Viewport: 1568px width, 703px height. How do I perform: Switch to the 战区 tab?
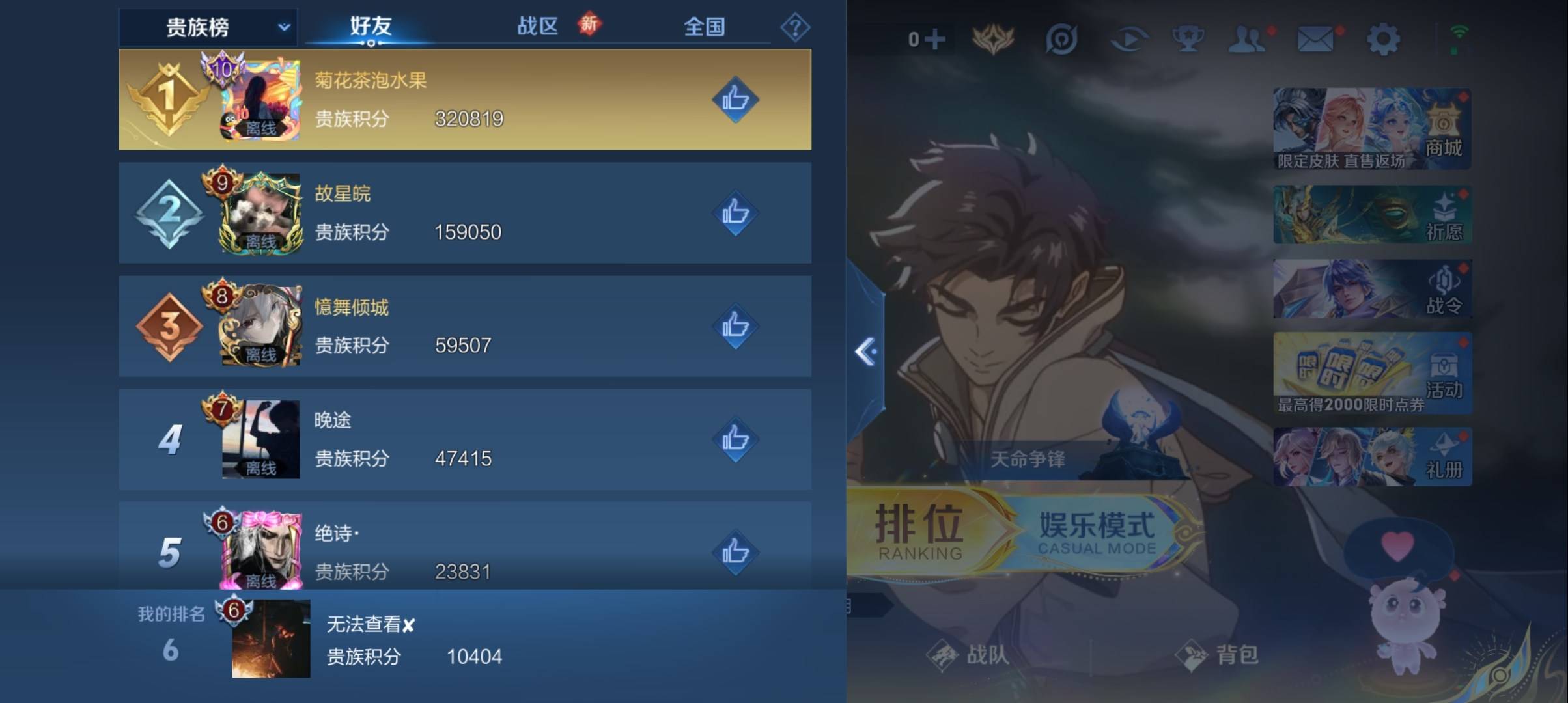538,28
